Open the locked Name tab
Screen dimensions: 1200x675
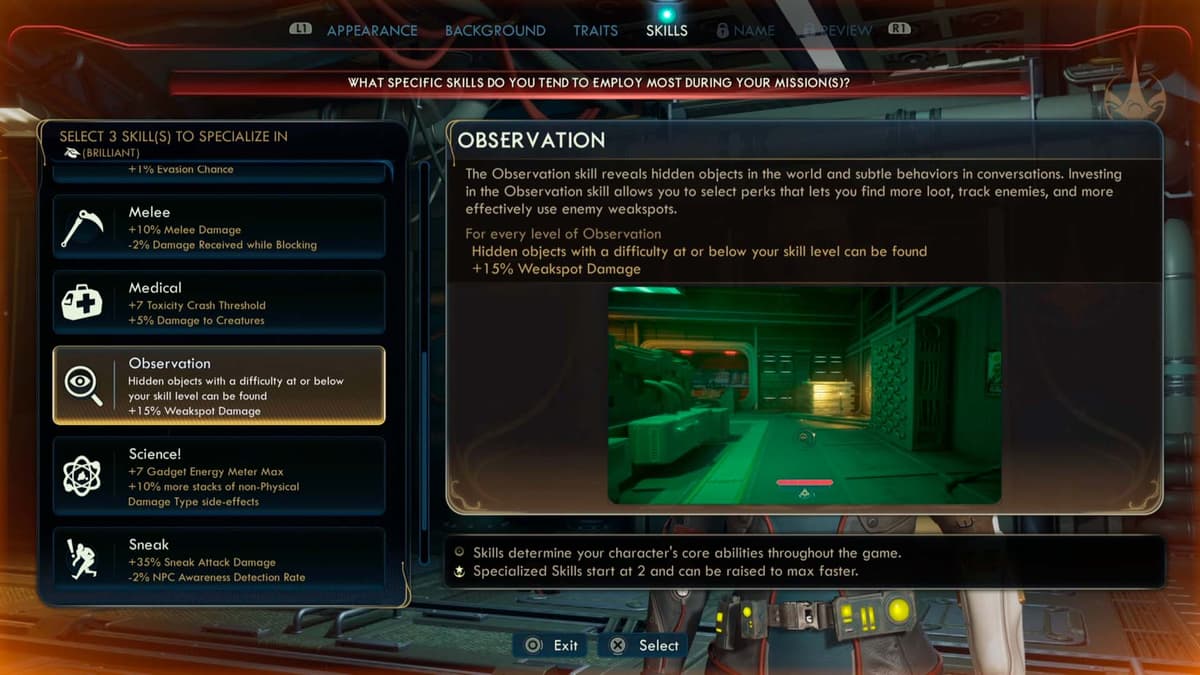(x=746, y=31)
